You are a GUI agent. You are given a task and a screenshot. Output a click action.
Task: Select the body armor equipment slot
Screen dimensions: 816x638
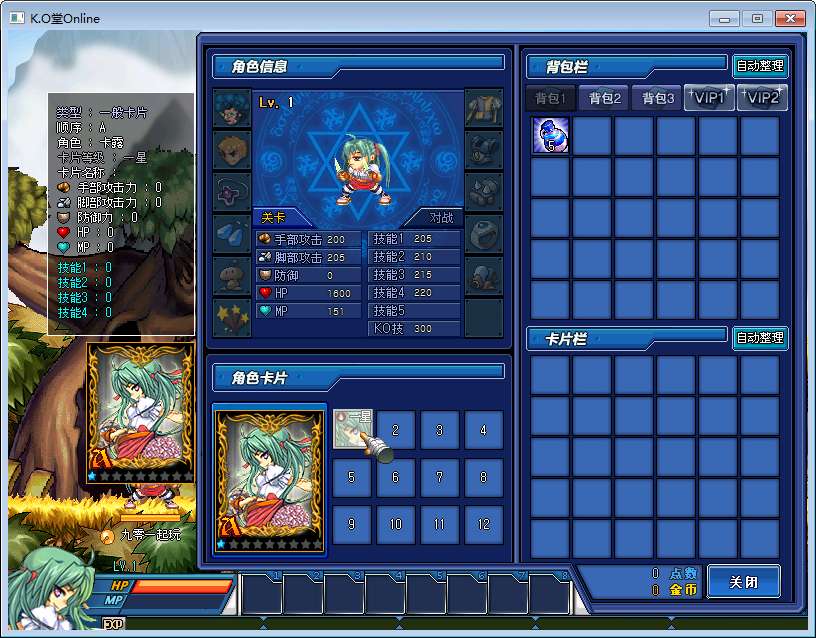pyautogui.click(x=484, y=109)
